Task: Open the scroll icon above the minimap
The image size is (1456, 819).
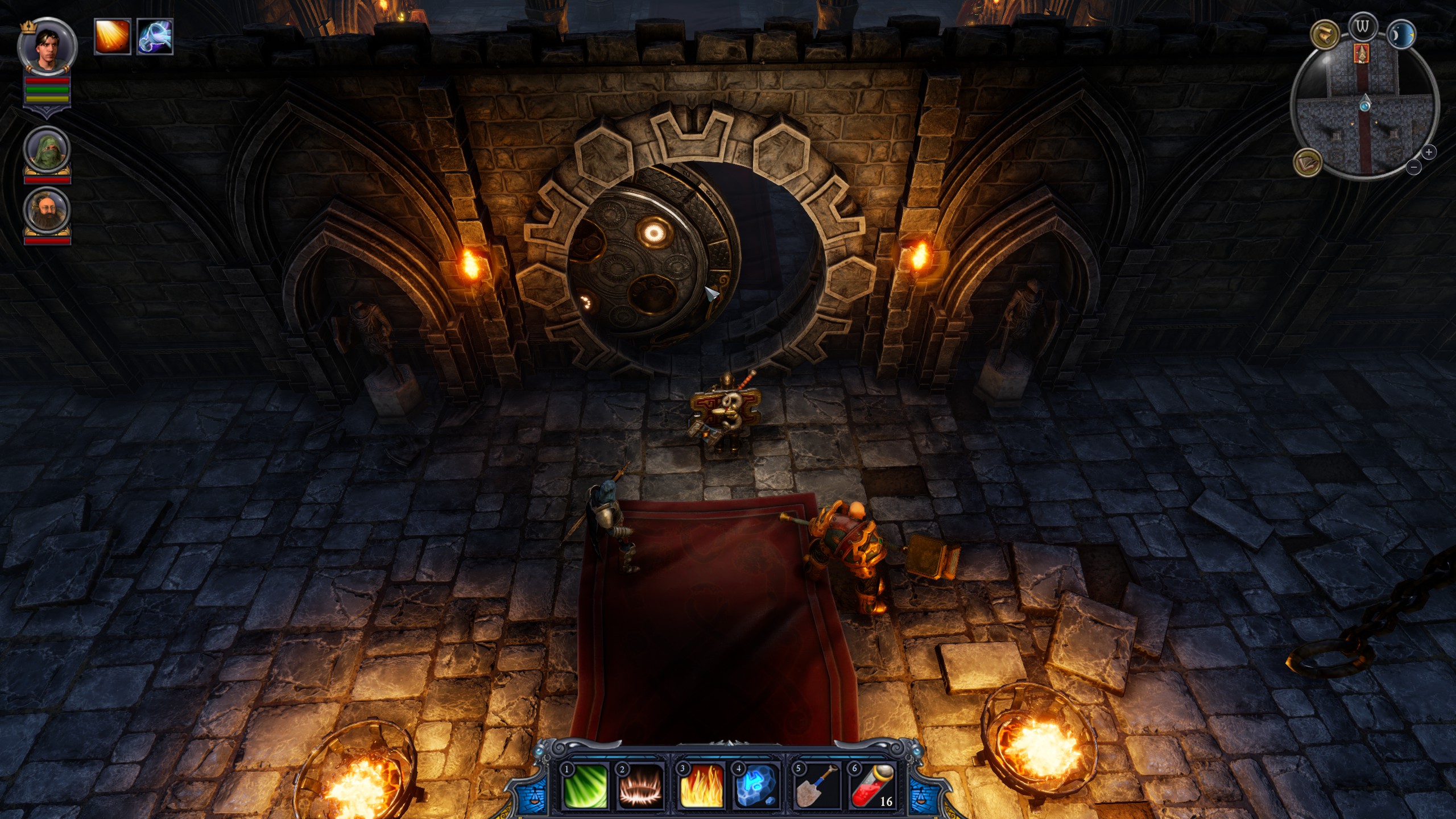Action: [x=1325, y=34]
